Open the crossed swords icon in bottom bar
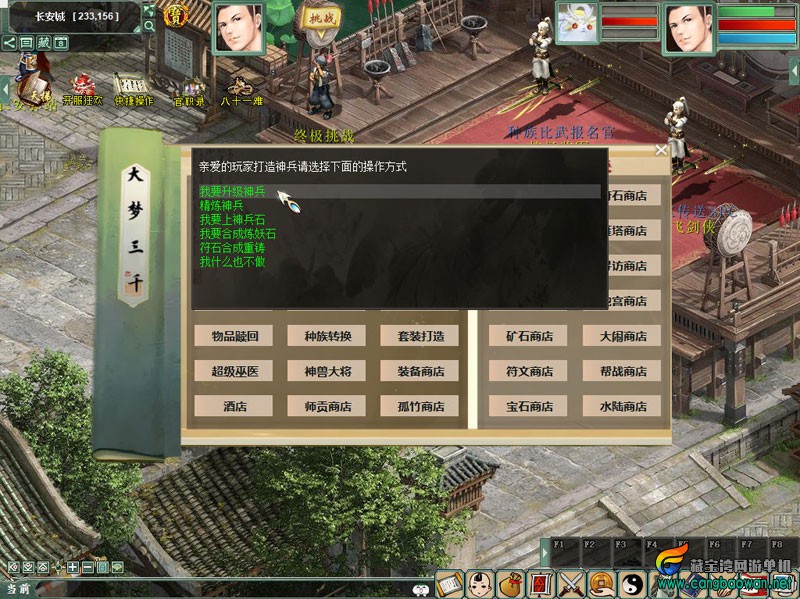 click(x=571, y=583)
